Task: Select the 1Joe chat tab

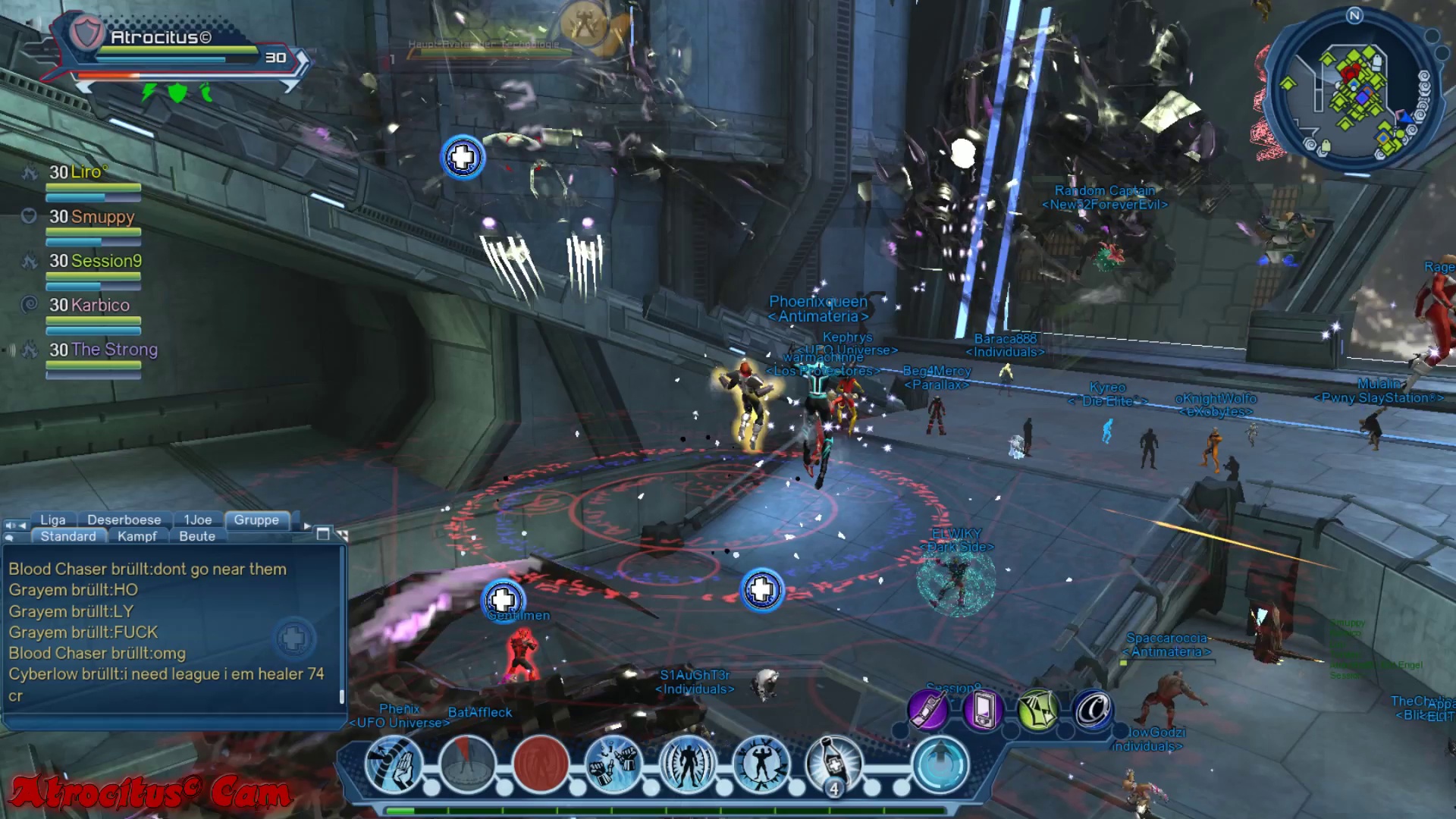Action: tap(198, 520)
